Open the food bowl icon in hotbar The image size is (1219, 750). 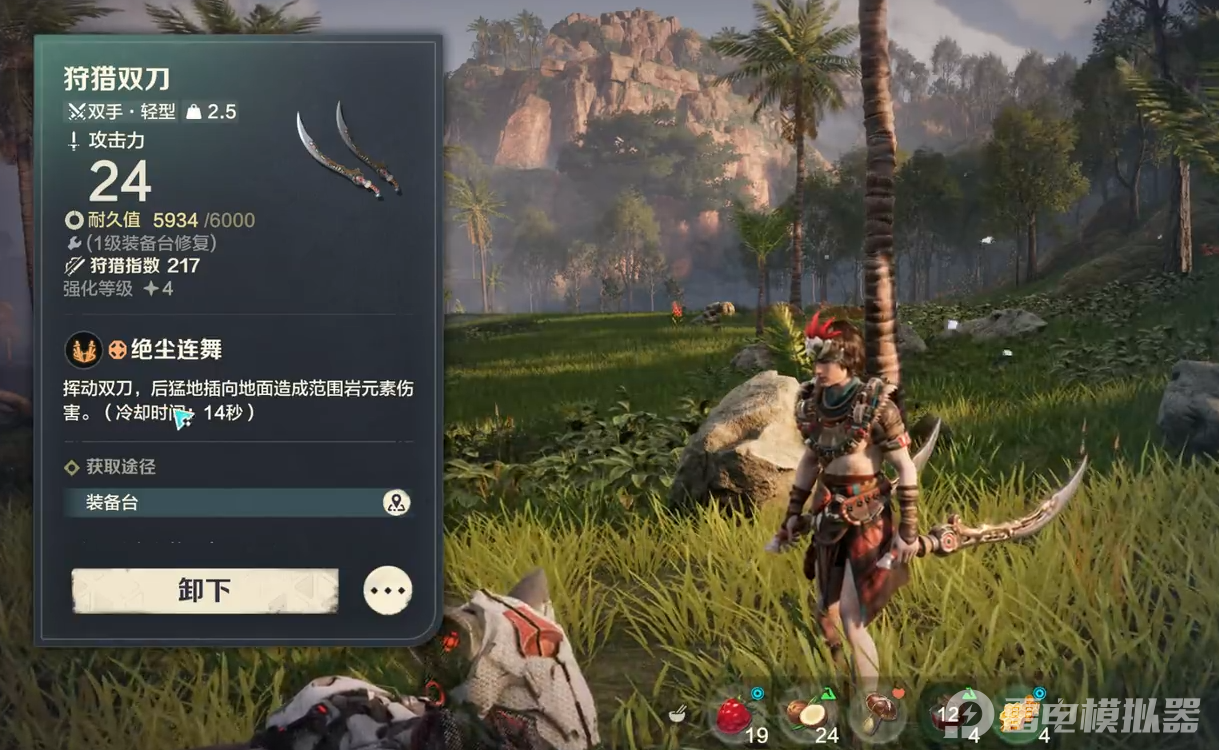678,713
